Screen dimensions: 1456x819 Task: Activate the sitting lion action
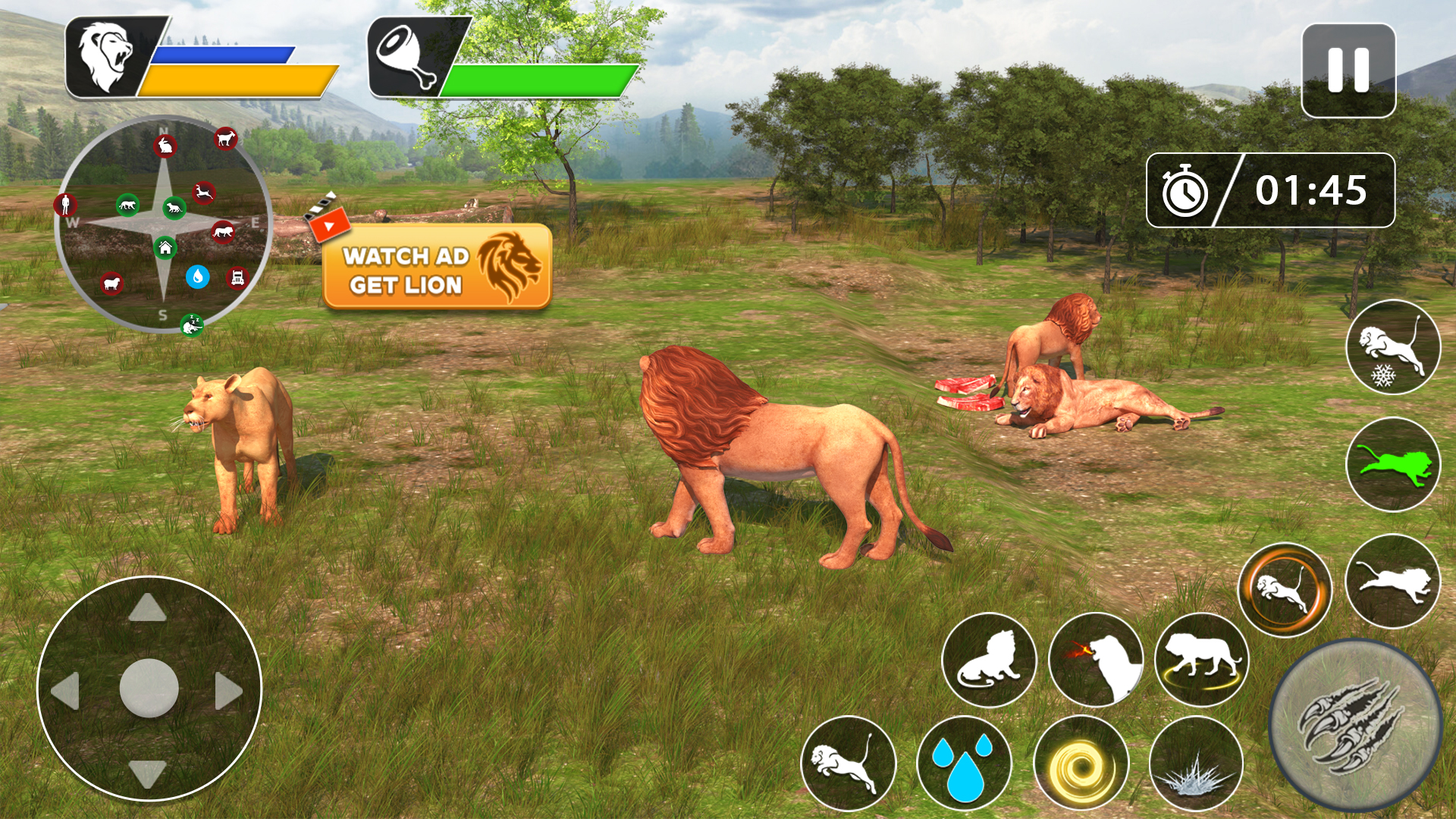coord(988,660)
